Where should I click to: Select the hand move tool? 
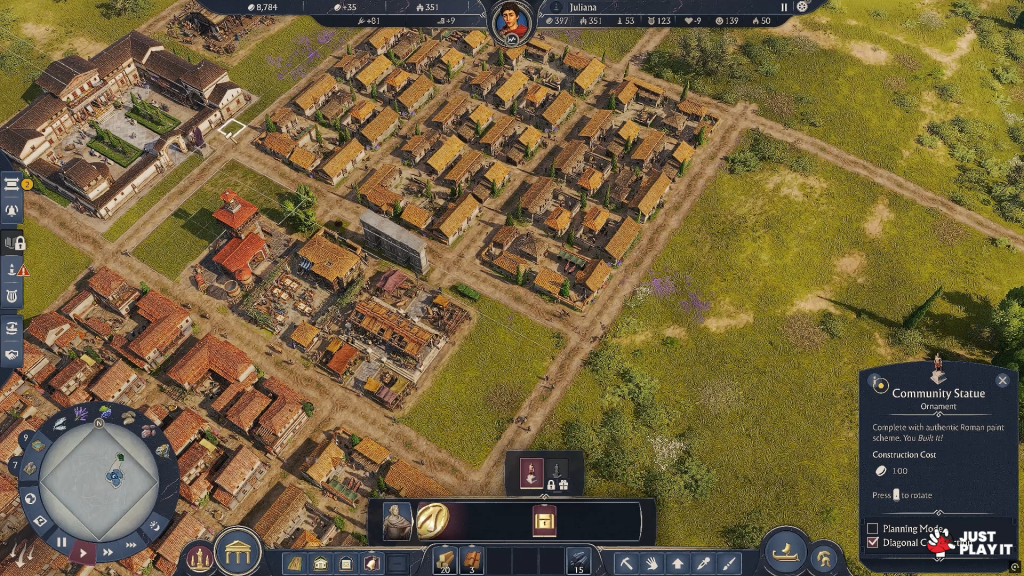652,563
